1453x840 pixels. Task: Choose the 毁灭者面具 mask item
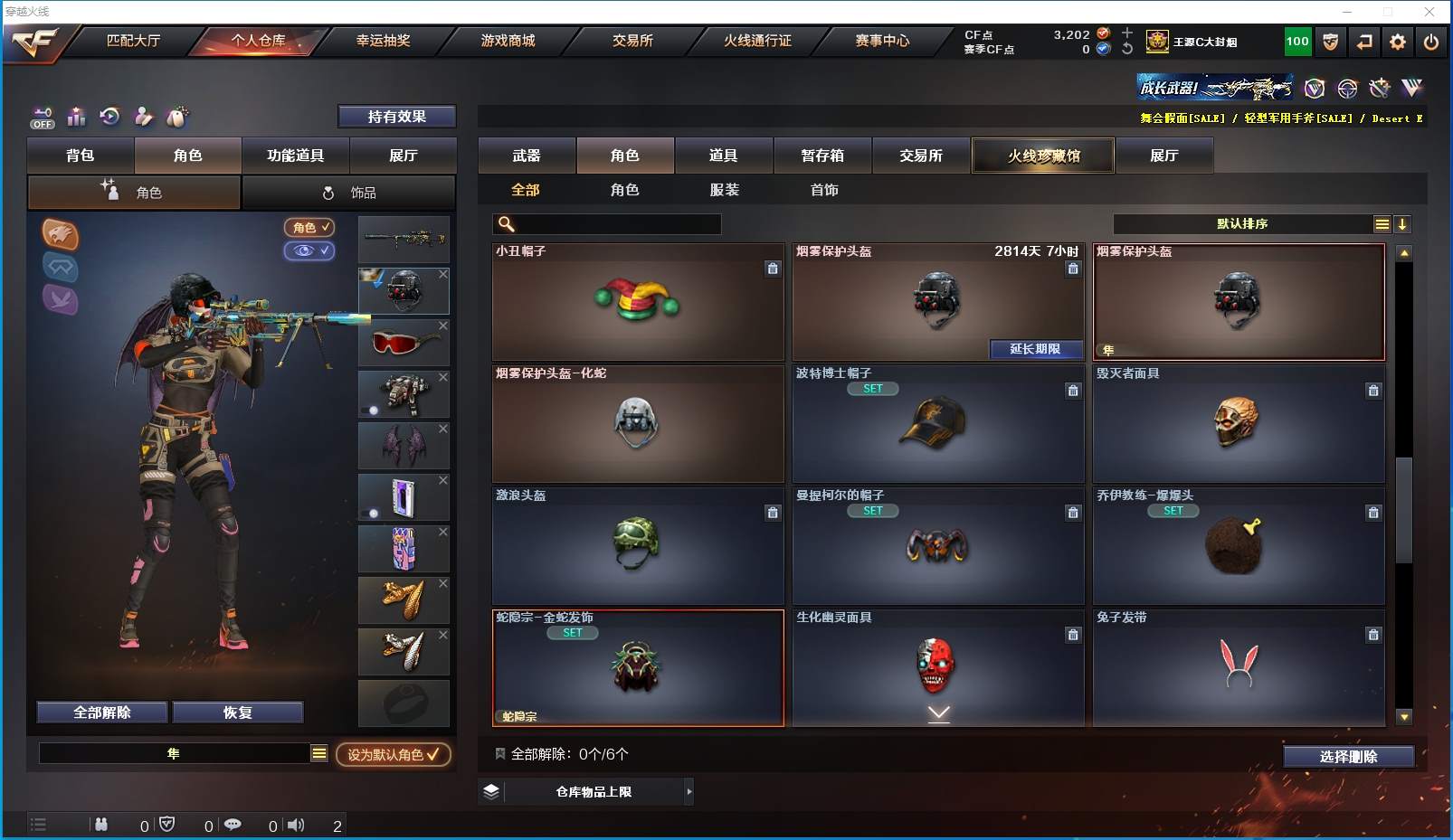coord(1238,423)
